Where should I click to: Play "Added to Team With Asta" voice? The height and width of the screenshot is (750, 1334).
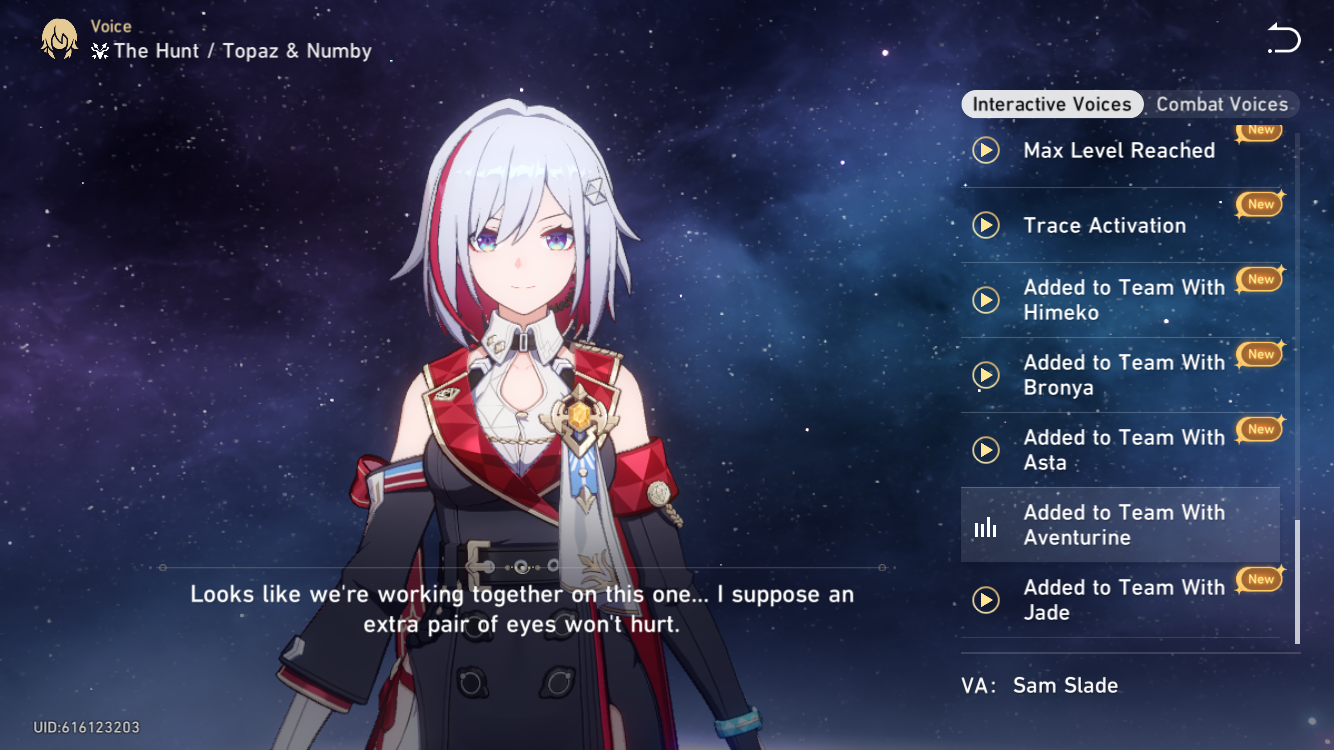pos(986,449)
